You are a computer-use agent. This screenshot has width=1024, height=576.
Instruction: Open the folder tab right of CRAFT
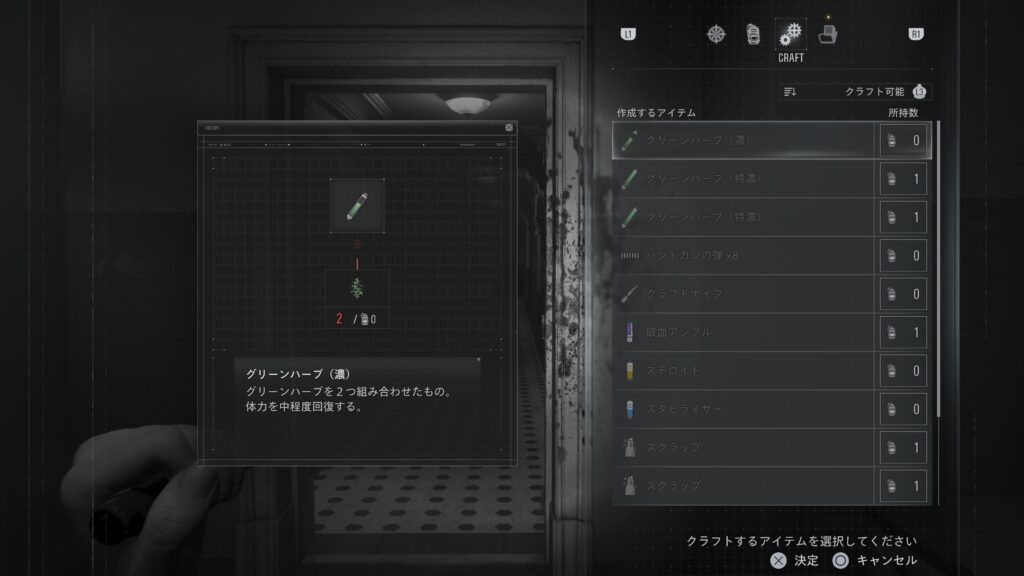(x=828, y=34)
